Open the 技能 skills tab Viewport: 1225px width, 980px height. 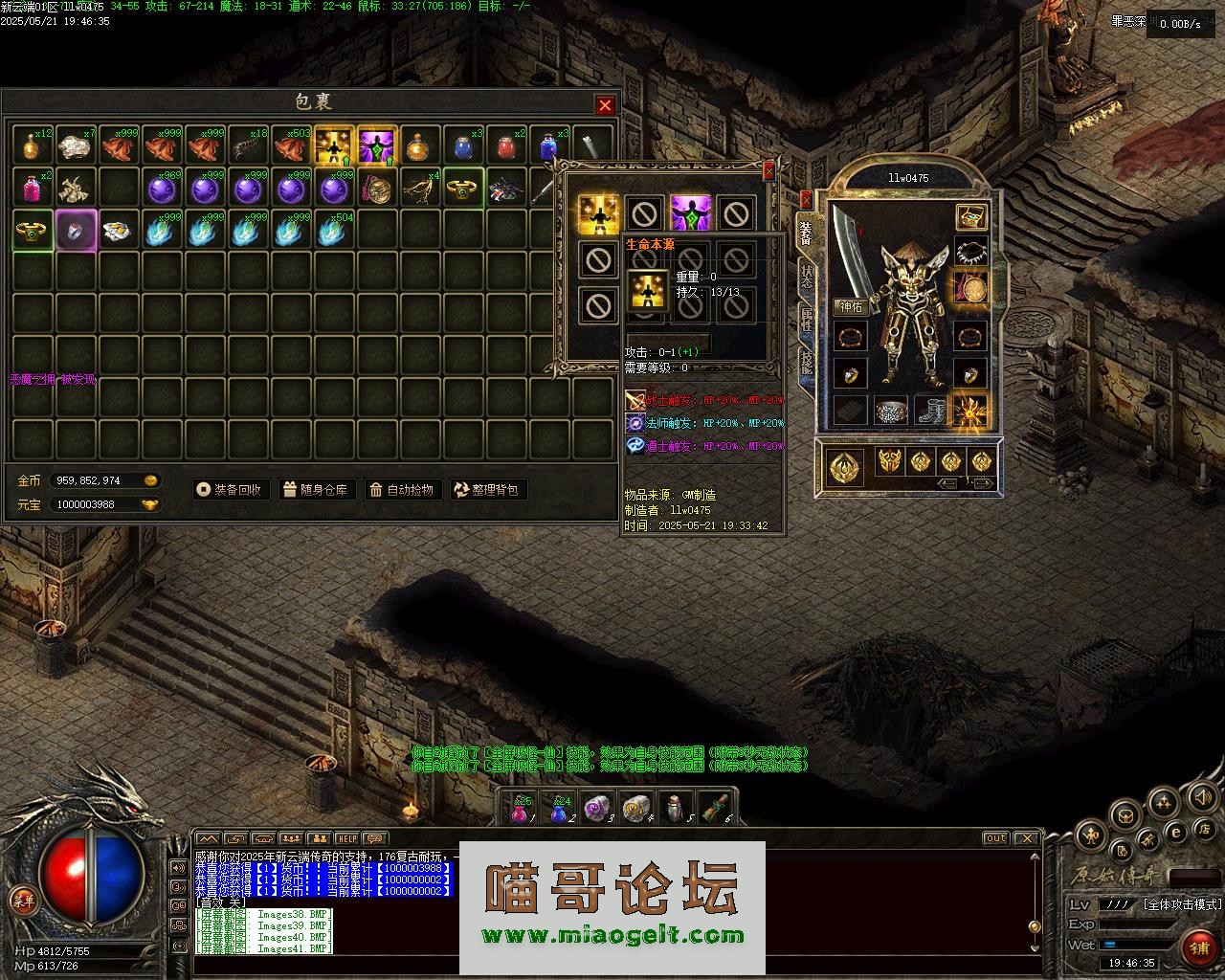(806, 362)
